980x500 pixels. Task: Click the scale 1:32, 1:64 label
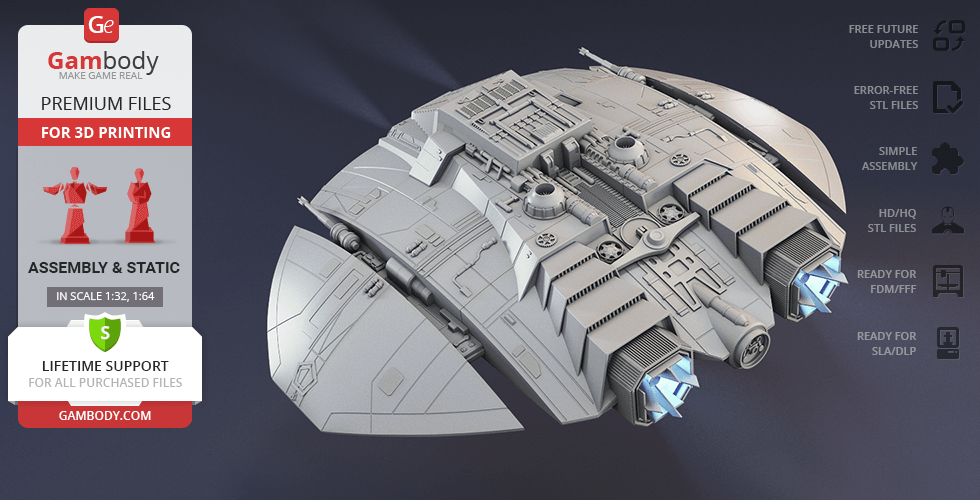pyautogui.click(x=105, y=296)
